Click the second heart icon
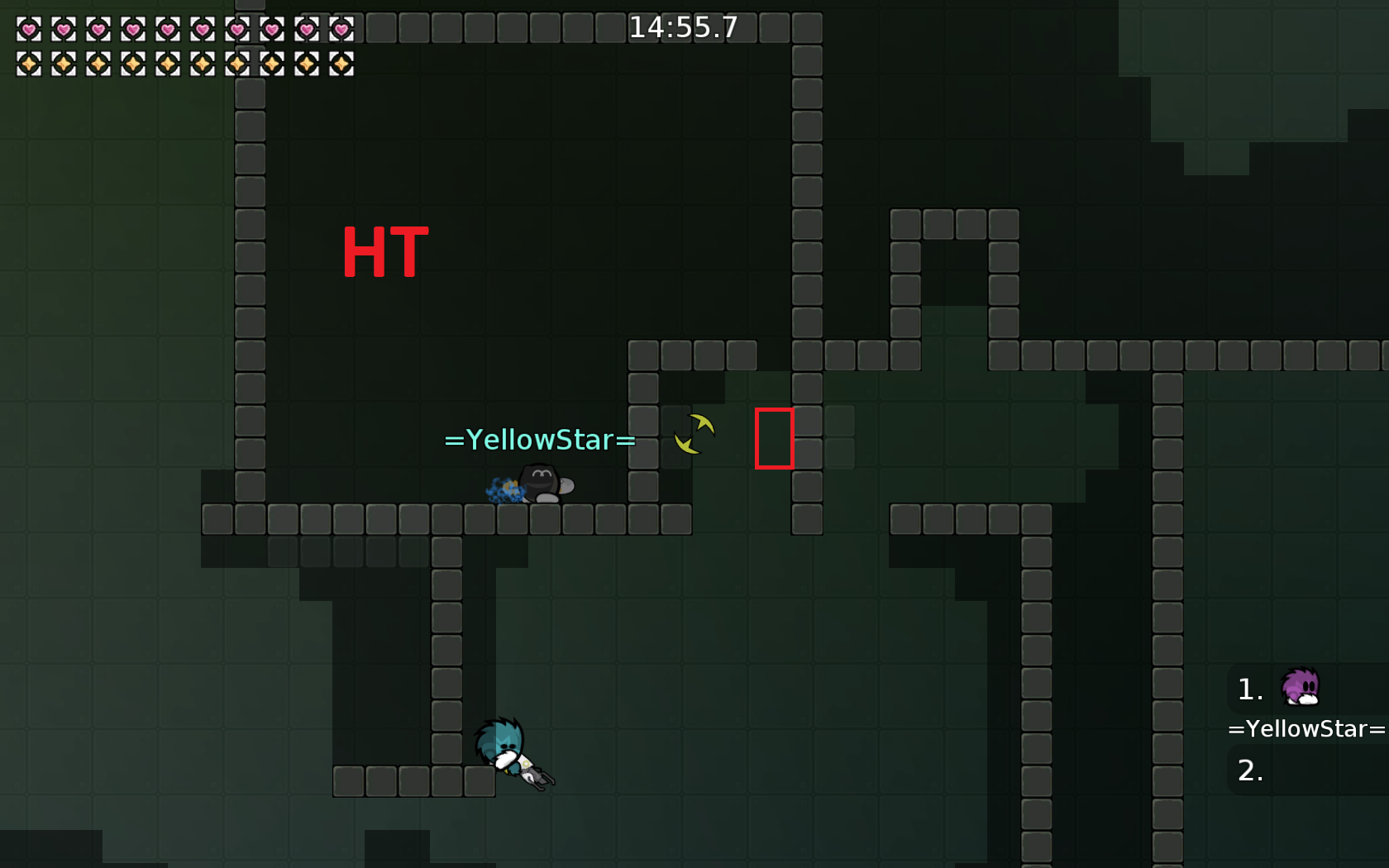The image size is (1389, 868). click(x=64, y=29)
